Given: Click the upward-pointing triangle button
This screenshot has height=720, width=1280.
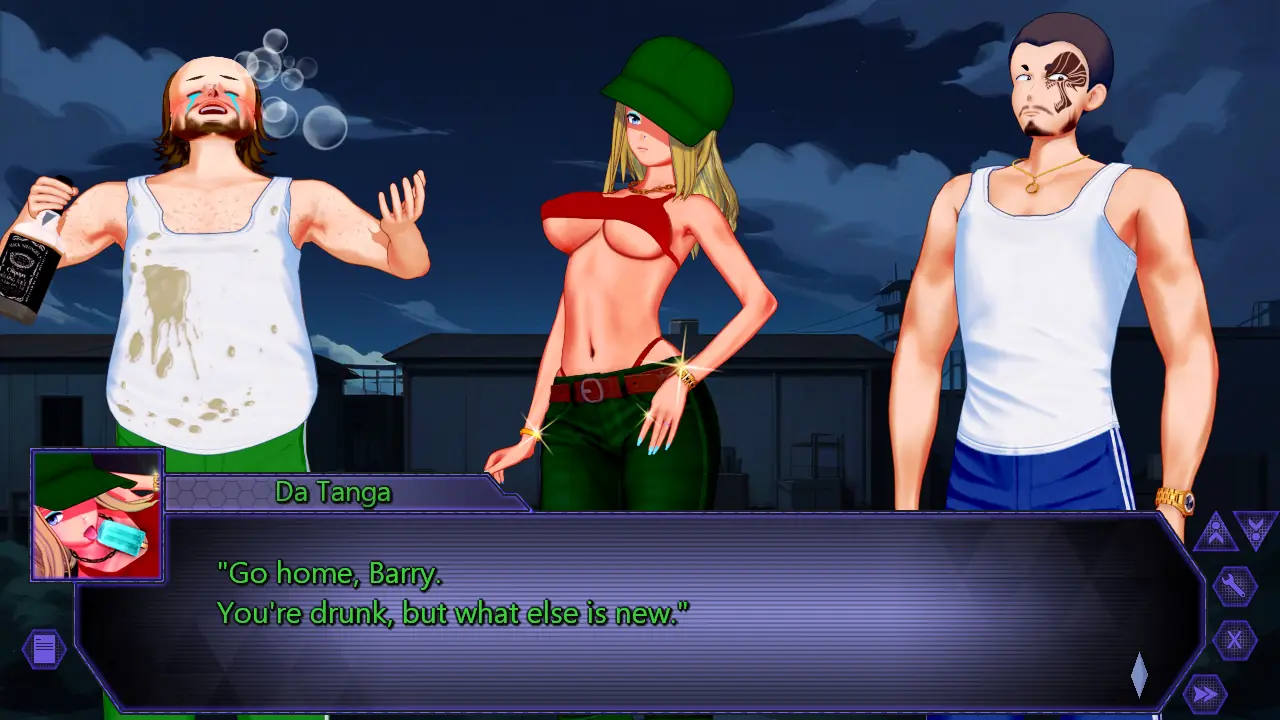Looking at the screenshot, I should [1215, 532].
